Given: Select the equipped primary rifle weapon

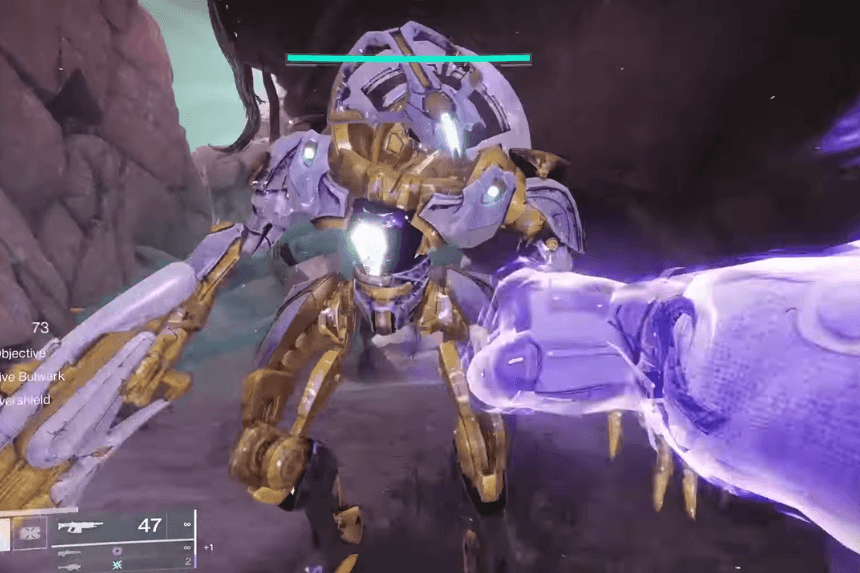Looking at the screenshot, I should pyautogui.click(x=82, y=526).
